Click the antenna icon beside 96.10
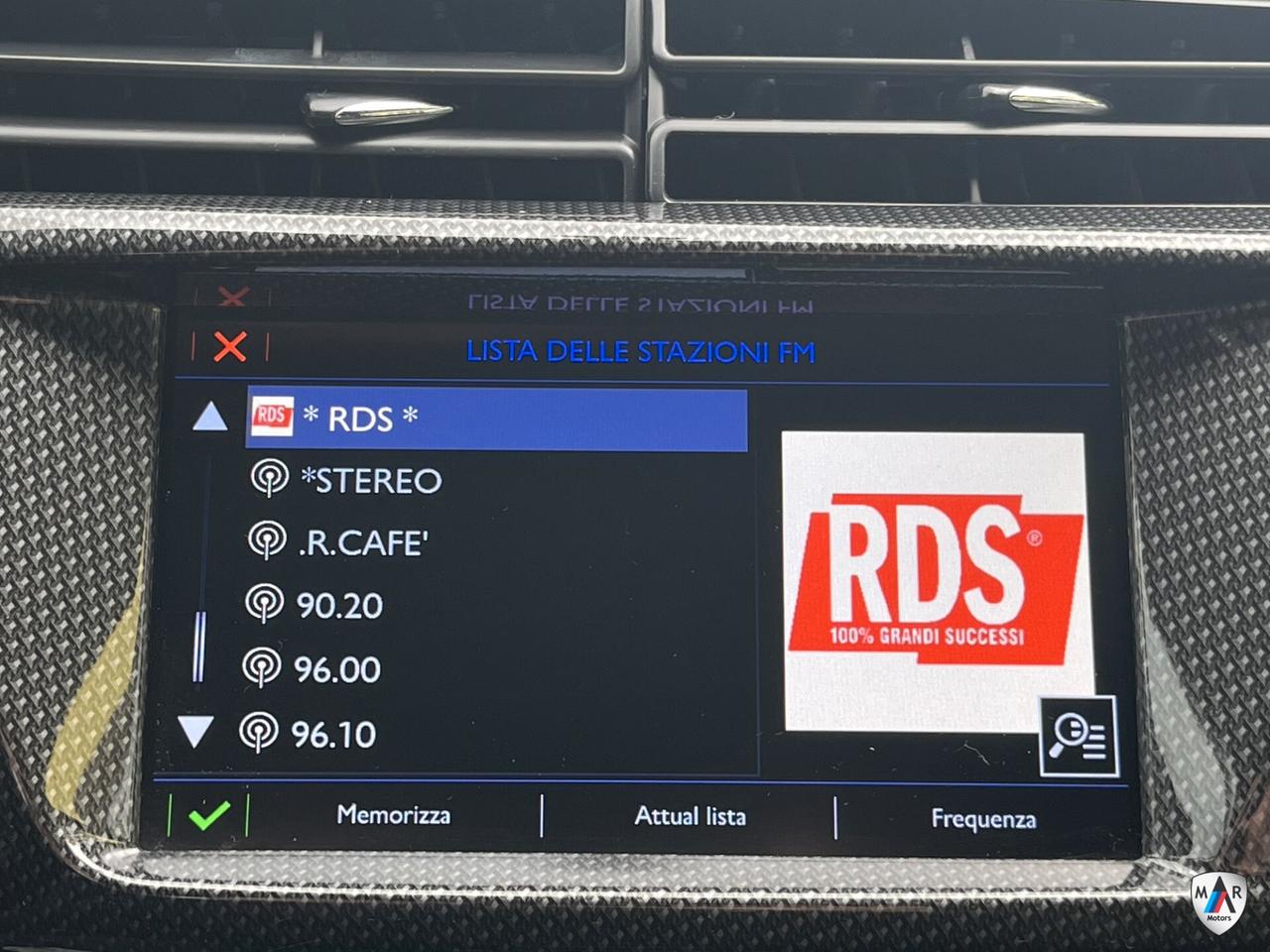 point(263,733)
